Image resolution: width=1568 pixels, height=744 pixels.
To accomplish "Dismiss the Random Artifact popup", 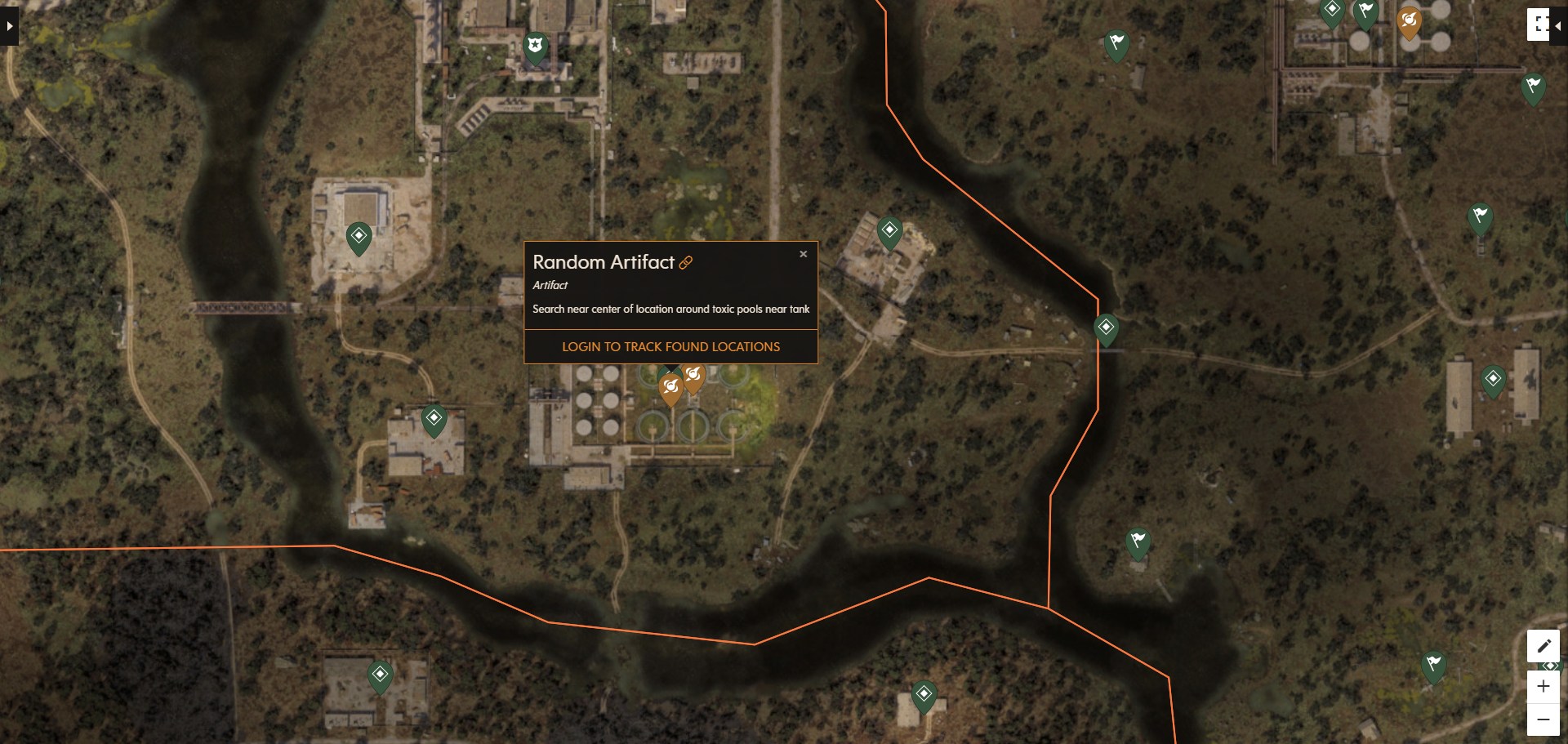I will (804, 253).
